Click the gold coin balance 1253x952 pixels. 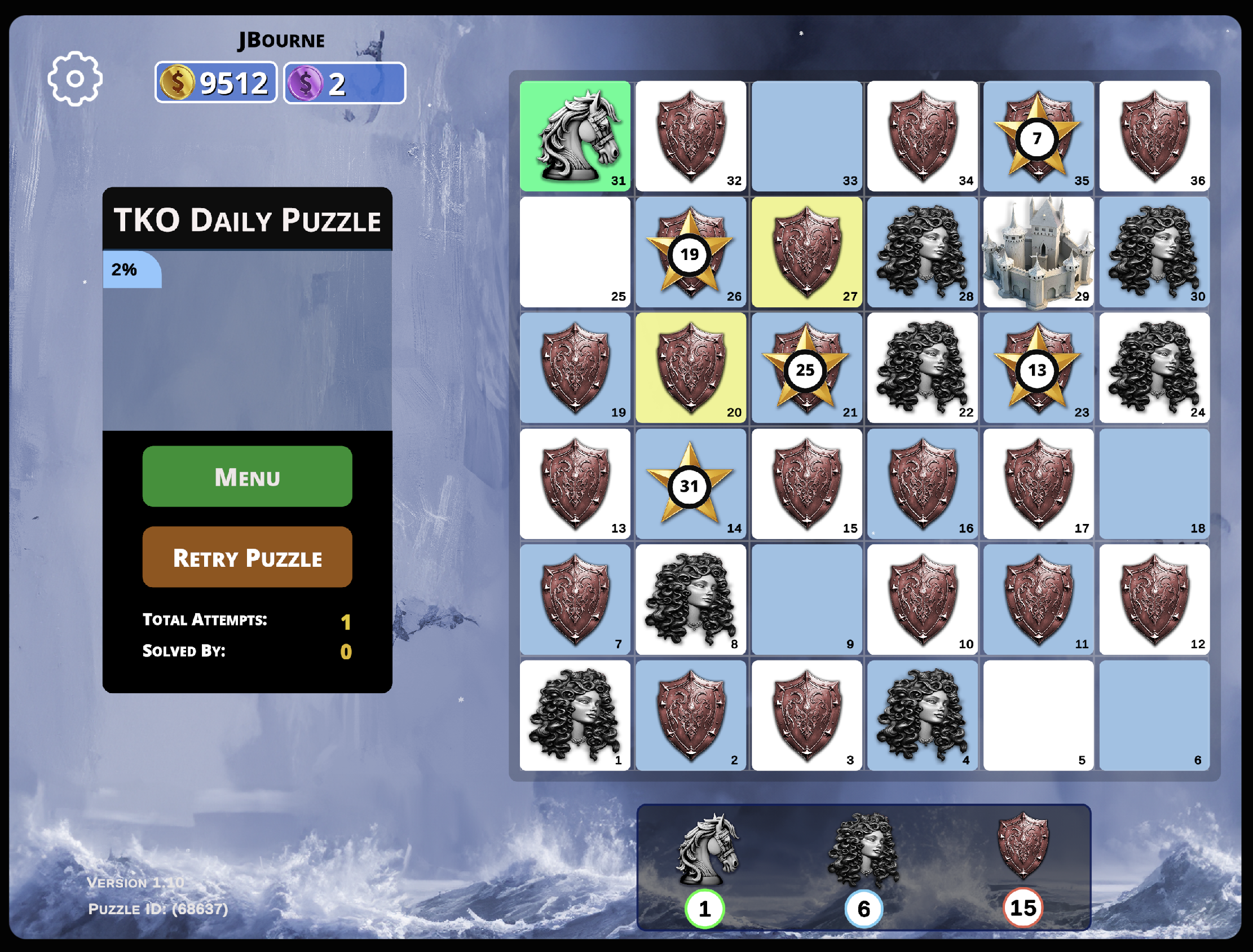pos(216,83)
